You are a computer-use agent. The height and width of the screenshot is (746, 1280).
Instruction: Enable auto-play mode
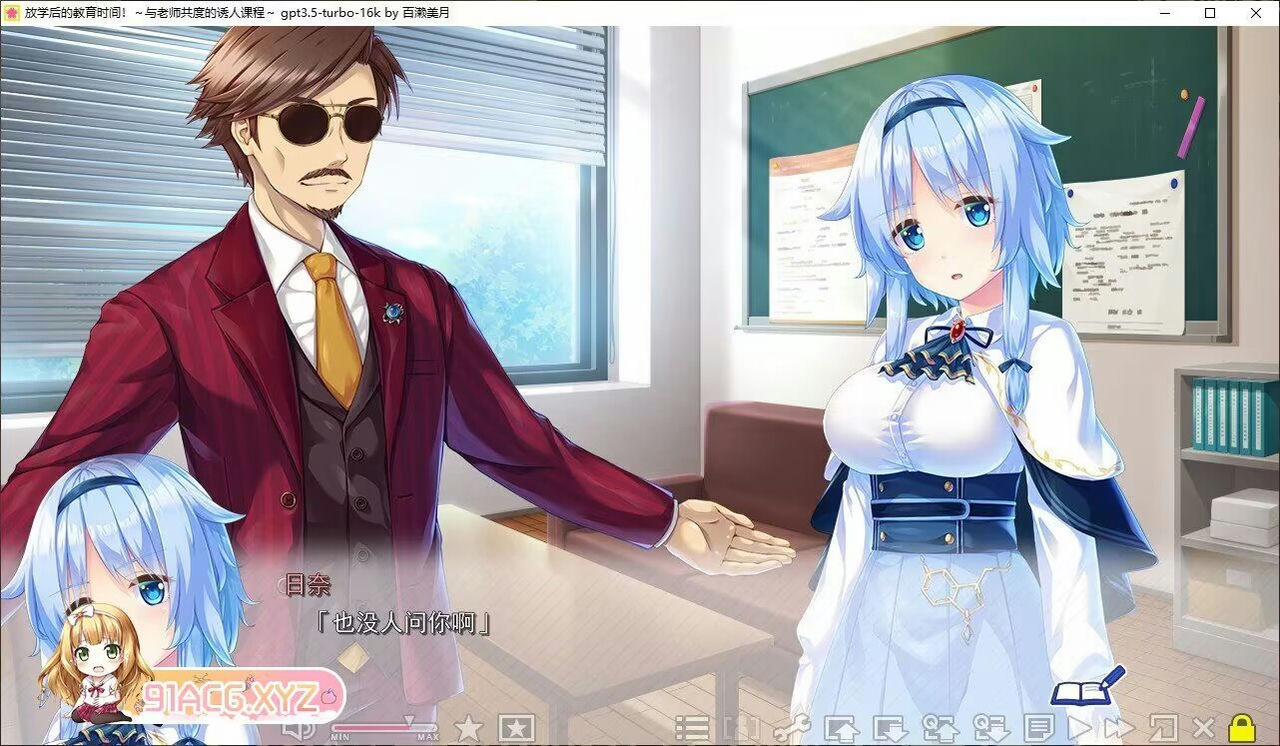[x=1082, y=727]
